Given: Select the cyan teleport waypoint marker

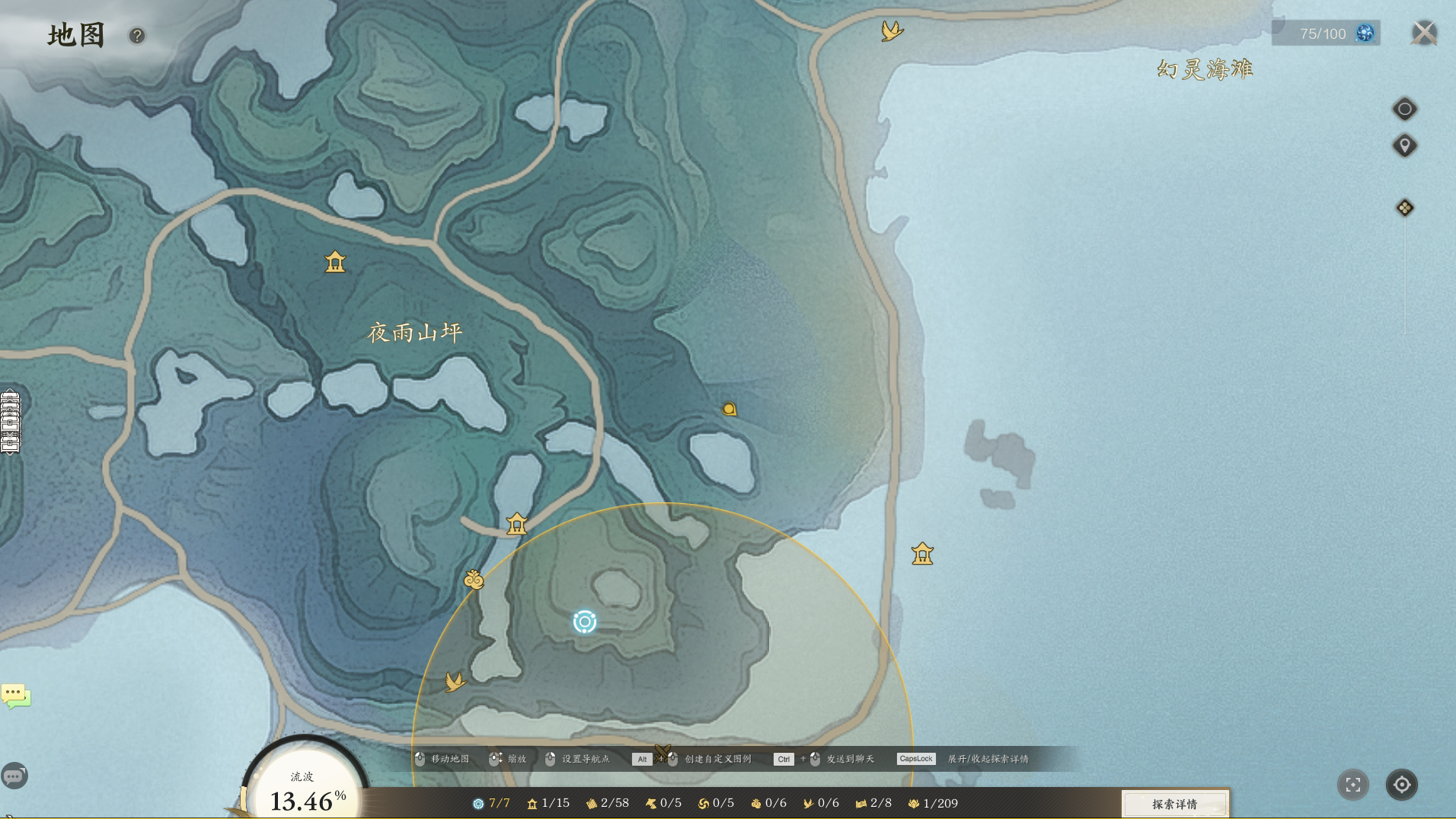Looking at the screenshot, I should click(585, 622).
